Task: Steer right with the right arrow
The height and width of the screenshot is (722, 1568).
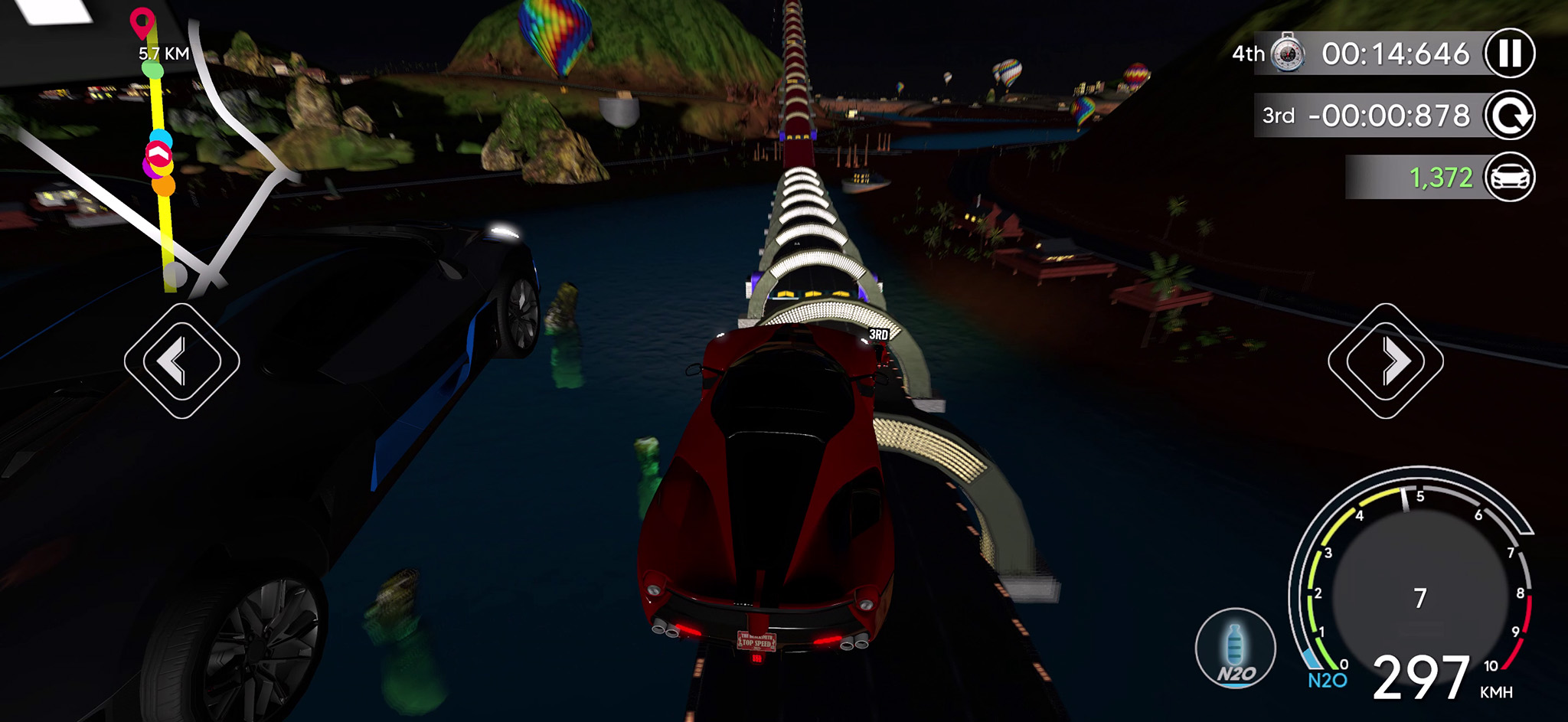Action: pyautogui.click(x=1385, y=361)
